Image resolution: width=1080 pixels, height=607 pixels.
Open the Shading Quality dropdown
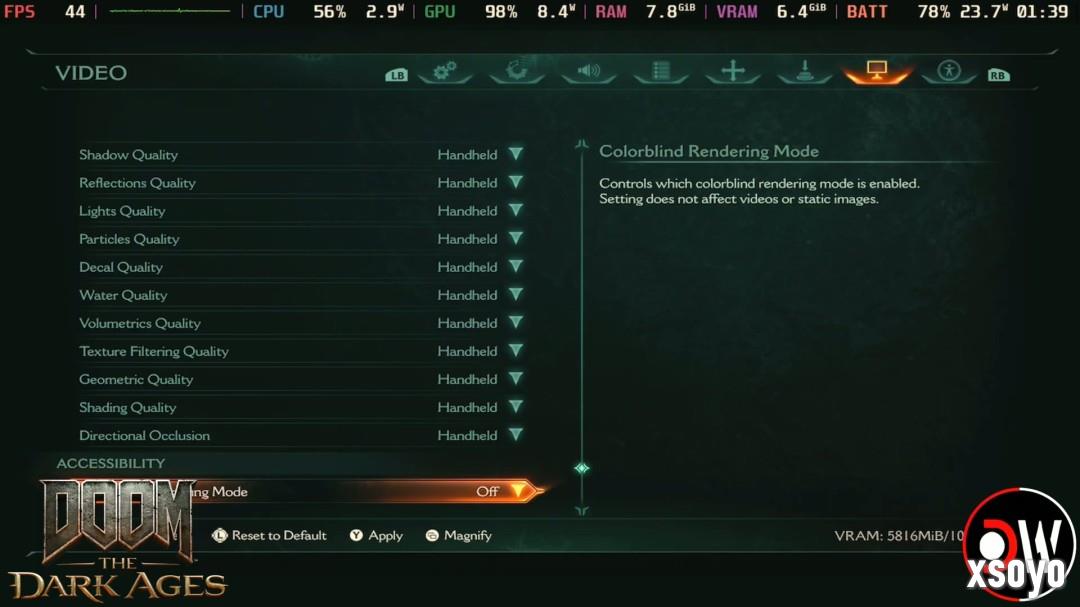click(515, 407)
